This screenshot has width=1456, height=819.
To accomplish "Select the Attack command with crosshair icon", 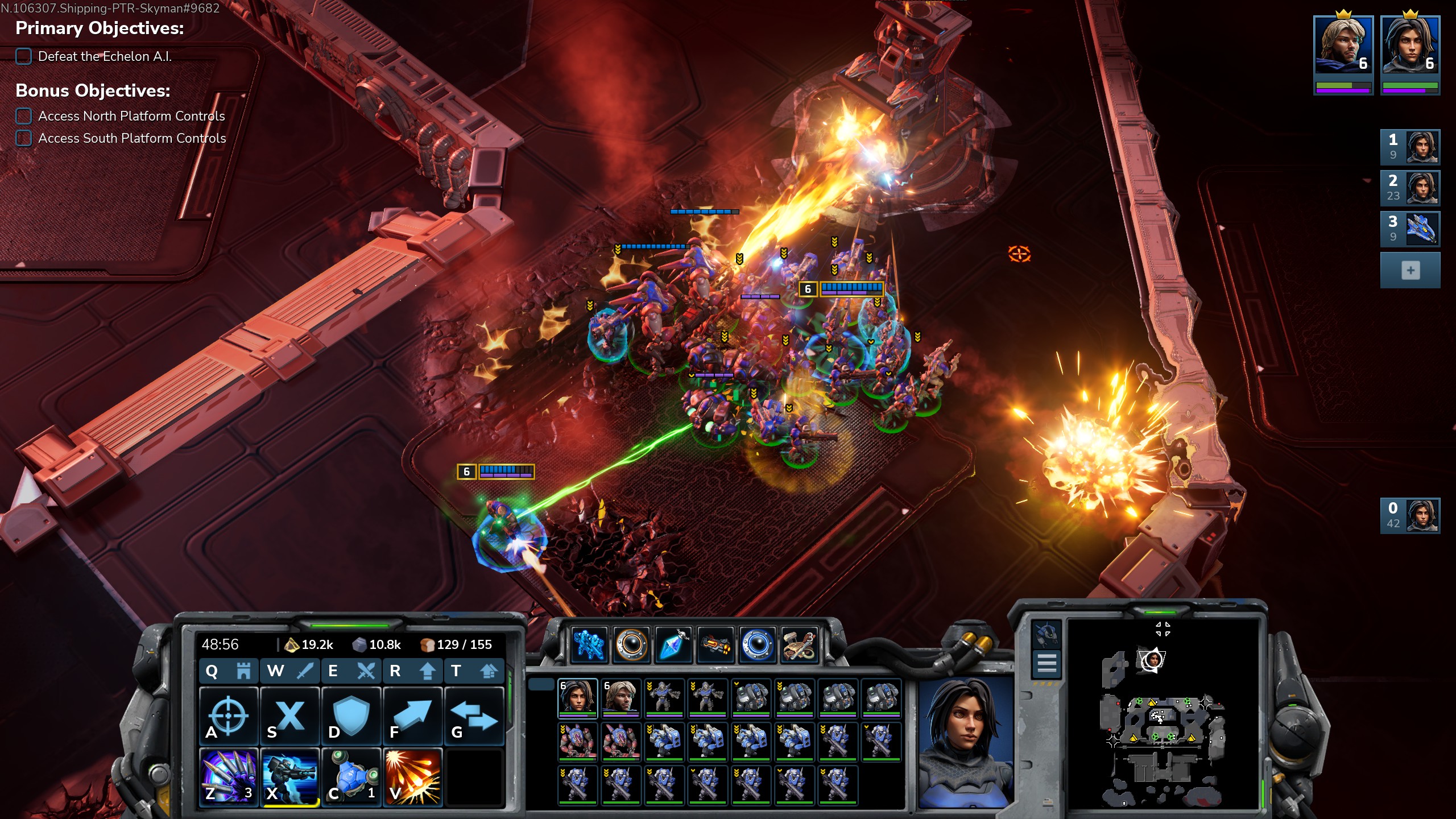I will tap(229, 715).
